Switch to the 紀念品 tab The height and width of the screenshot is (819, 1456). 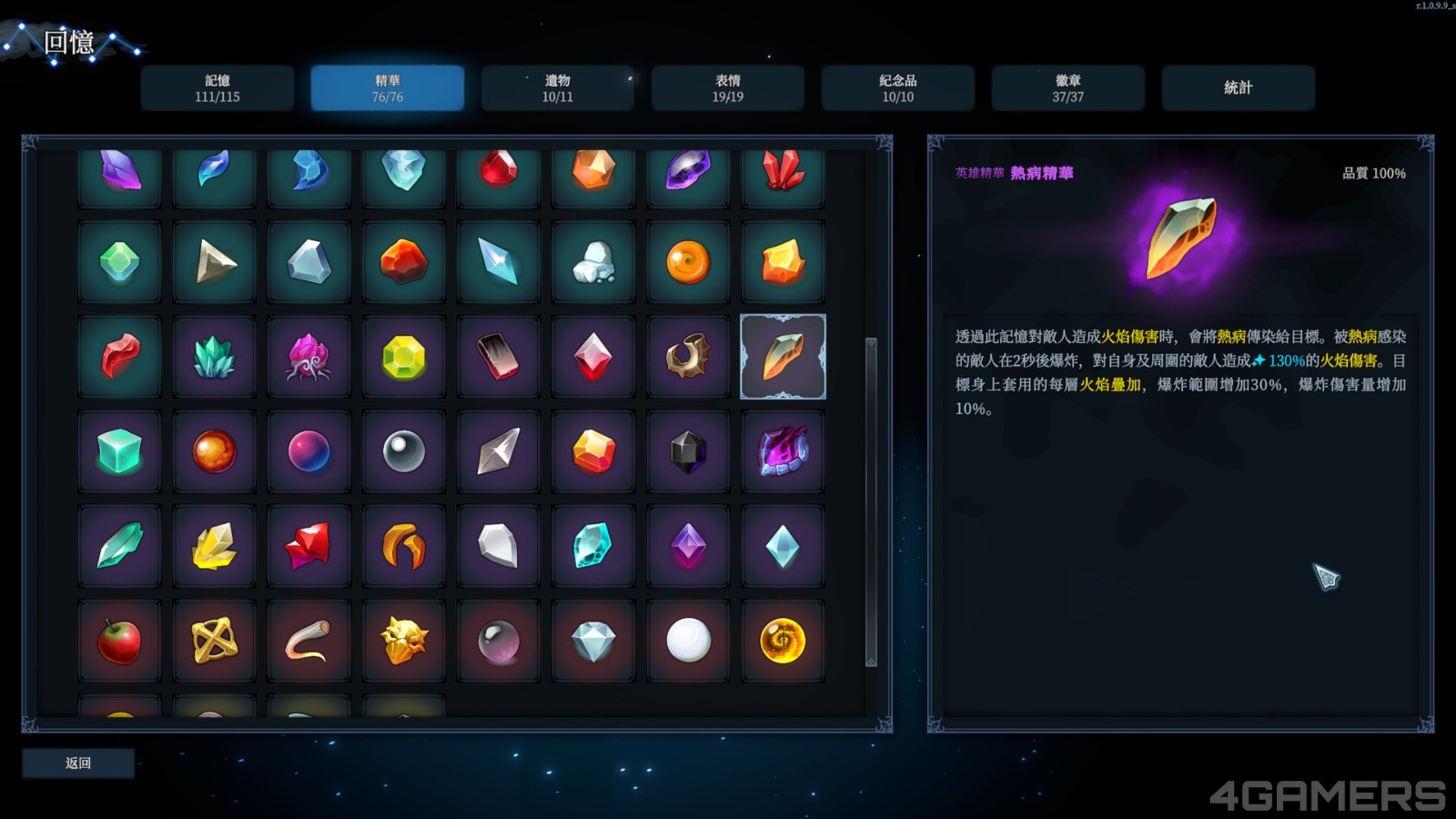(897, 88)
